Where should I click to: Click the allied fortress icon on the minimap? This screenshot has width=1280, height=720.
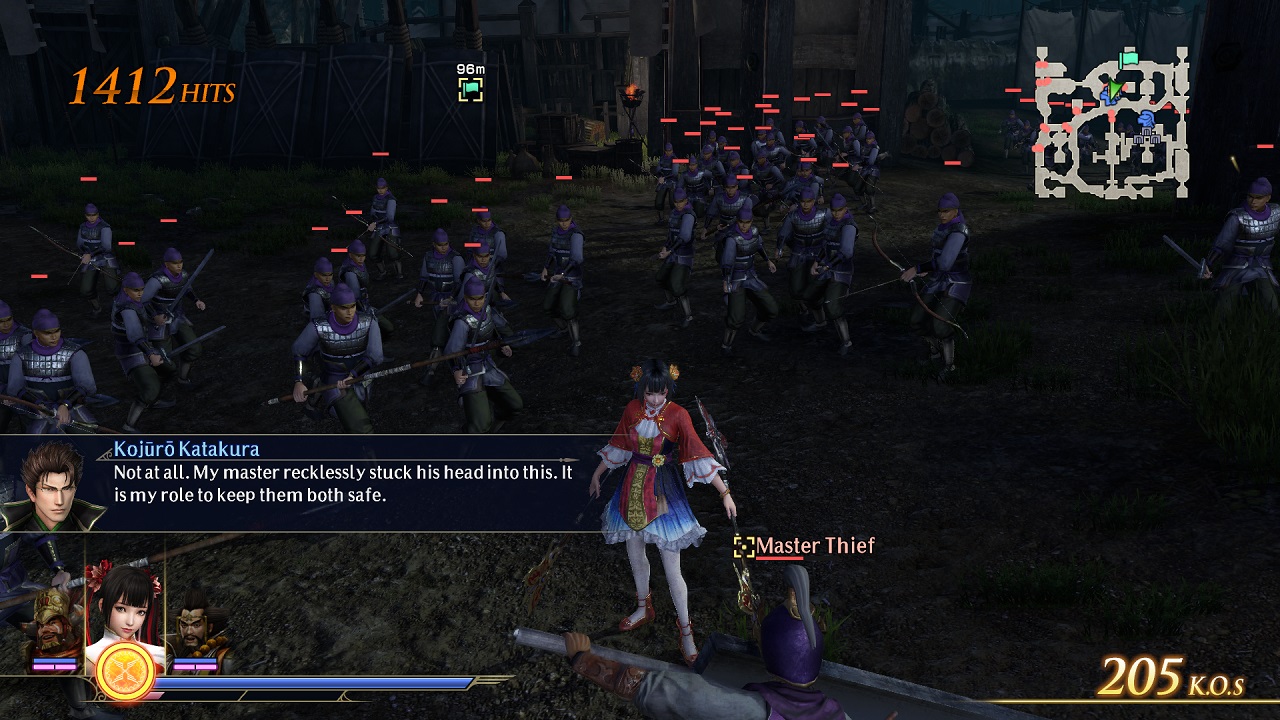point(1147,138)
